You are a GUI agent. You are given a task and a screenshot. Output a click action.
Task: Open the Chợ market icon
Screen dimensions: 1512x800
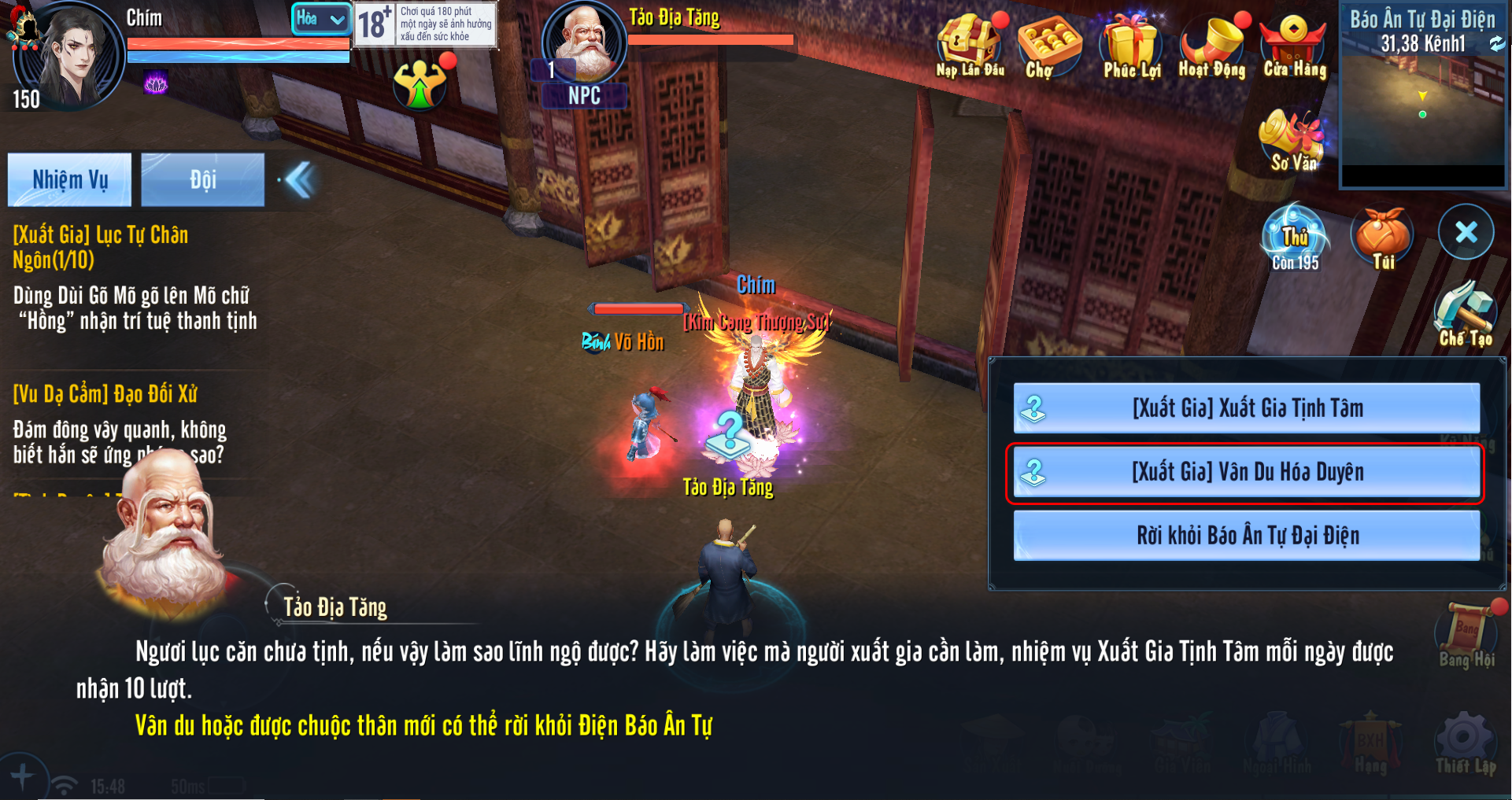point(1048,46)
